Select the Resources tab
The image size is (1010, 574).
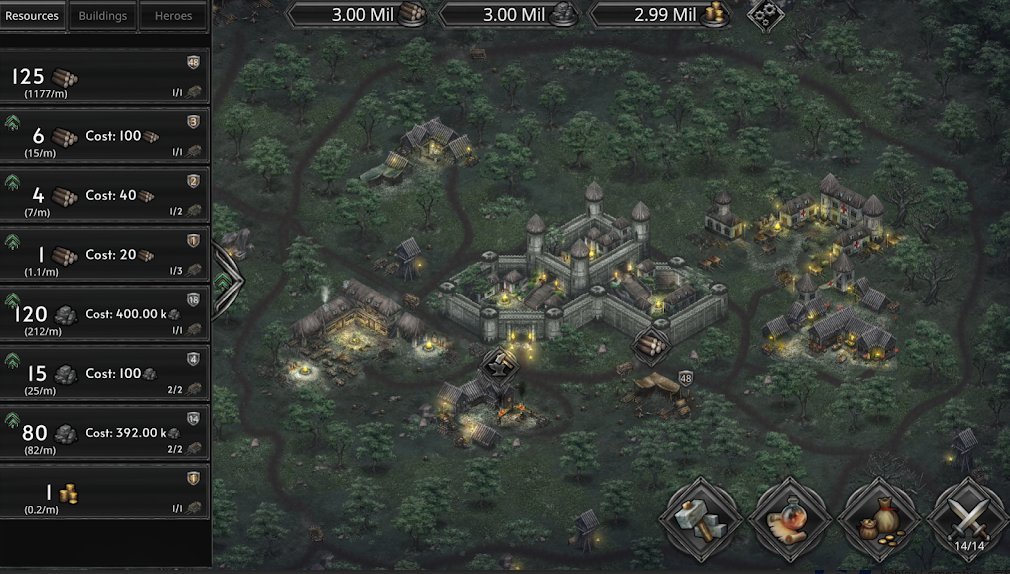[x=32, y=16]
